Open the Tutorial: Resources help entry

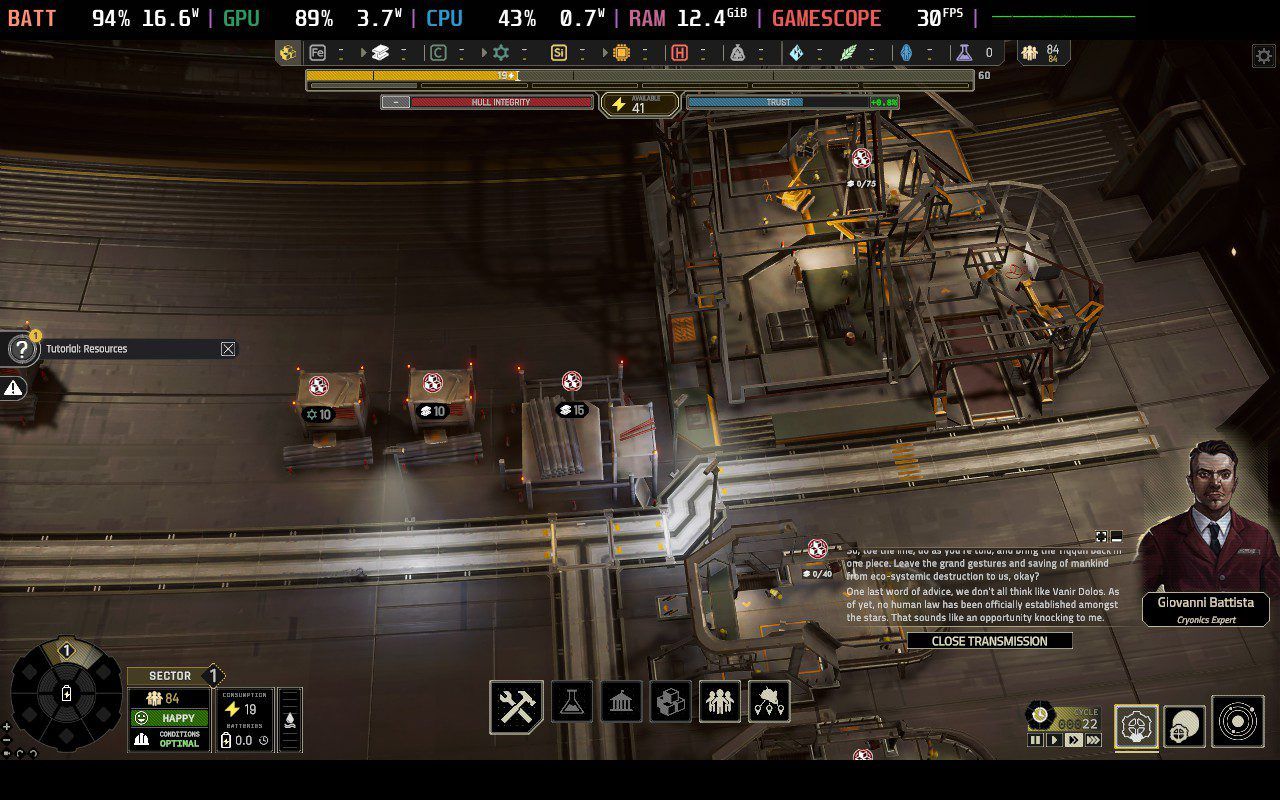coord(22,349)
